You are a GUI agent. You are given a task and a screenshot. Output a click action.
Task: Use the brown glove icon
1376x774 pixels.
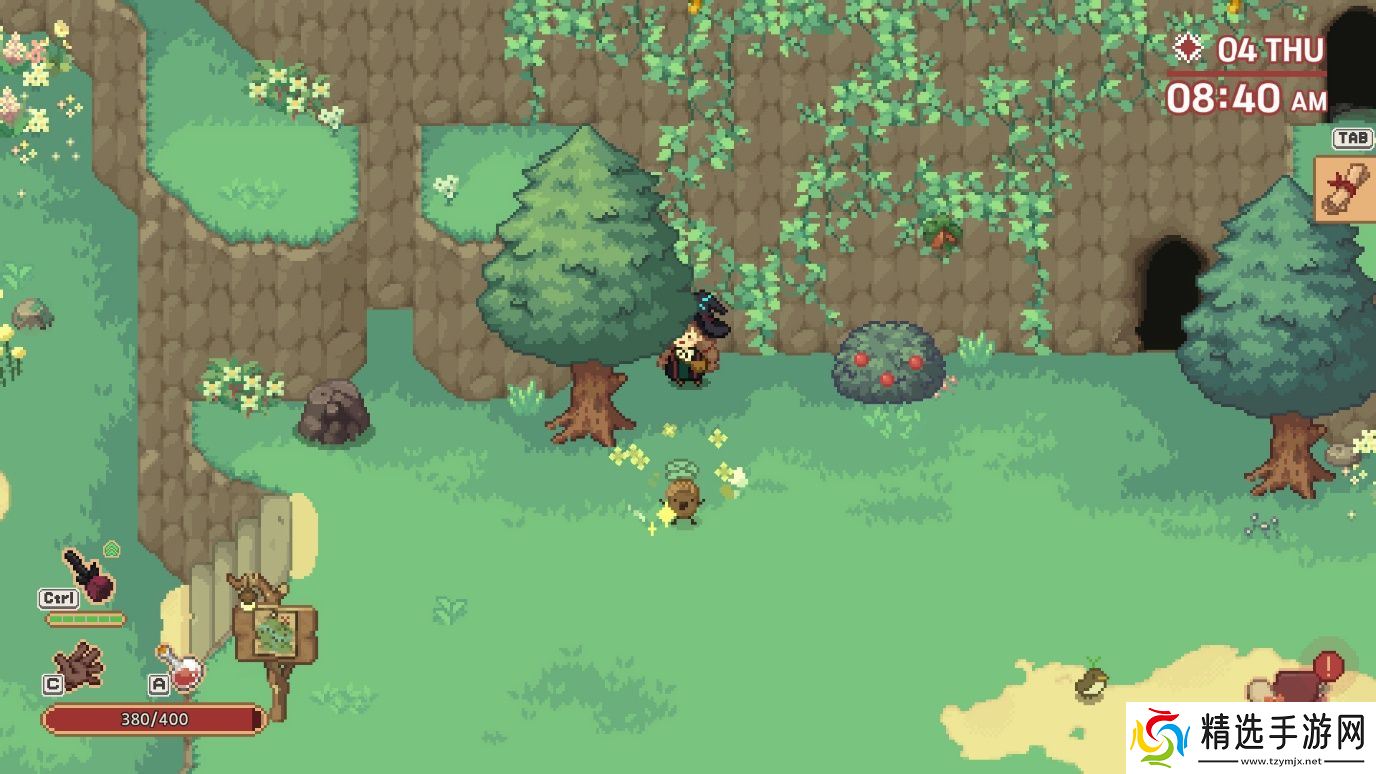(x=79, y=664)
